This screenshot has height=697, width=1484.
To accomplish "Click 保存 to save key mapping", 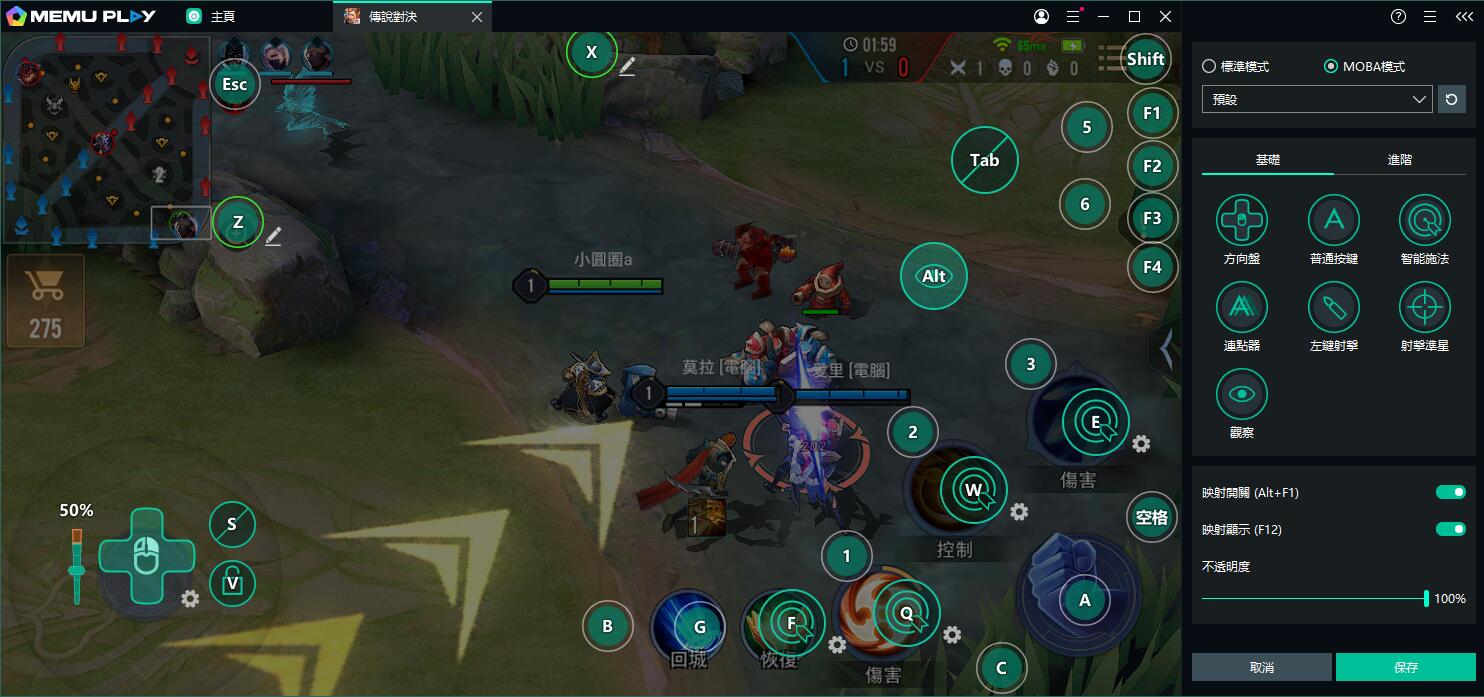I will (x=1405, y=667).
